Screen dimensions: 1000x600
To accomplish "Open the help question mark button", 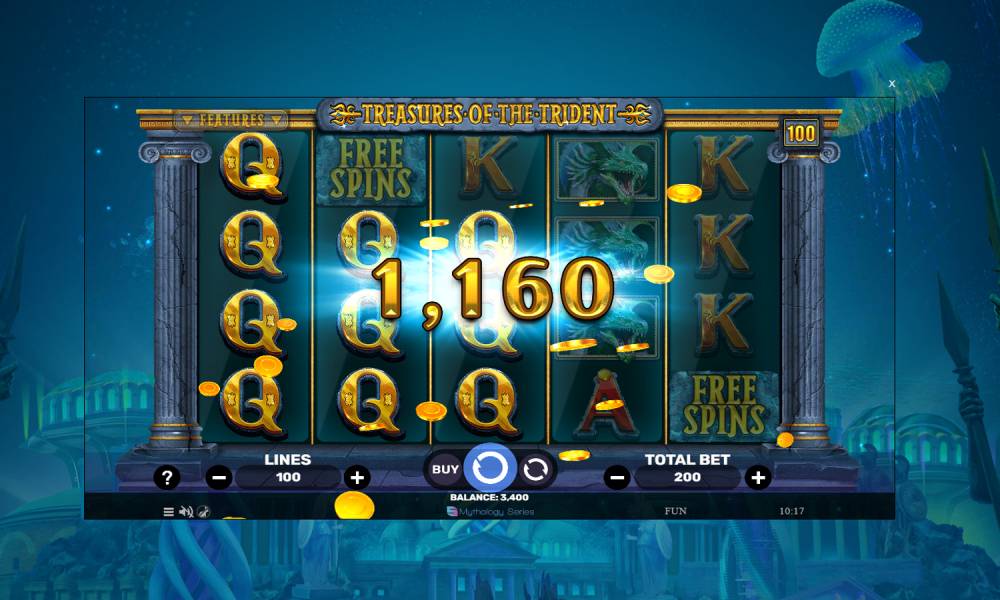I will point(166,478).
